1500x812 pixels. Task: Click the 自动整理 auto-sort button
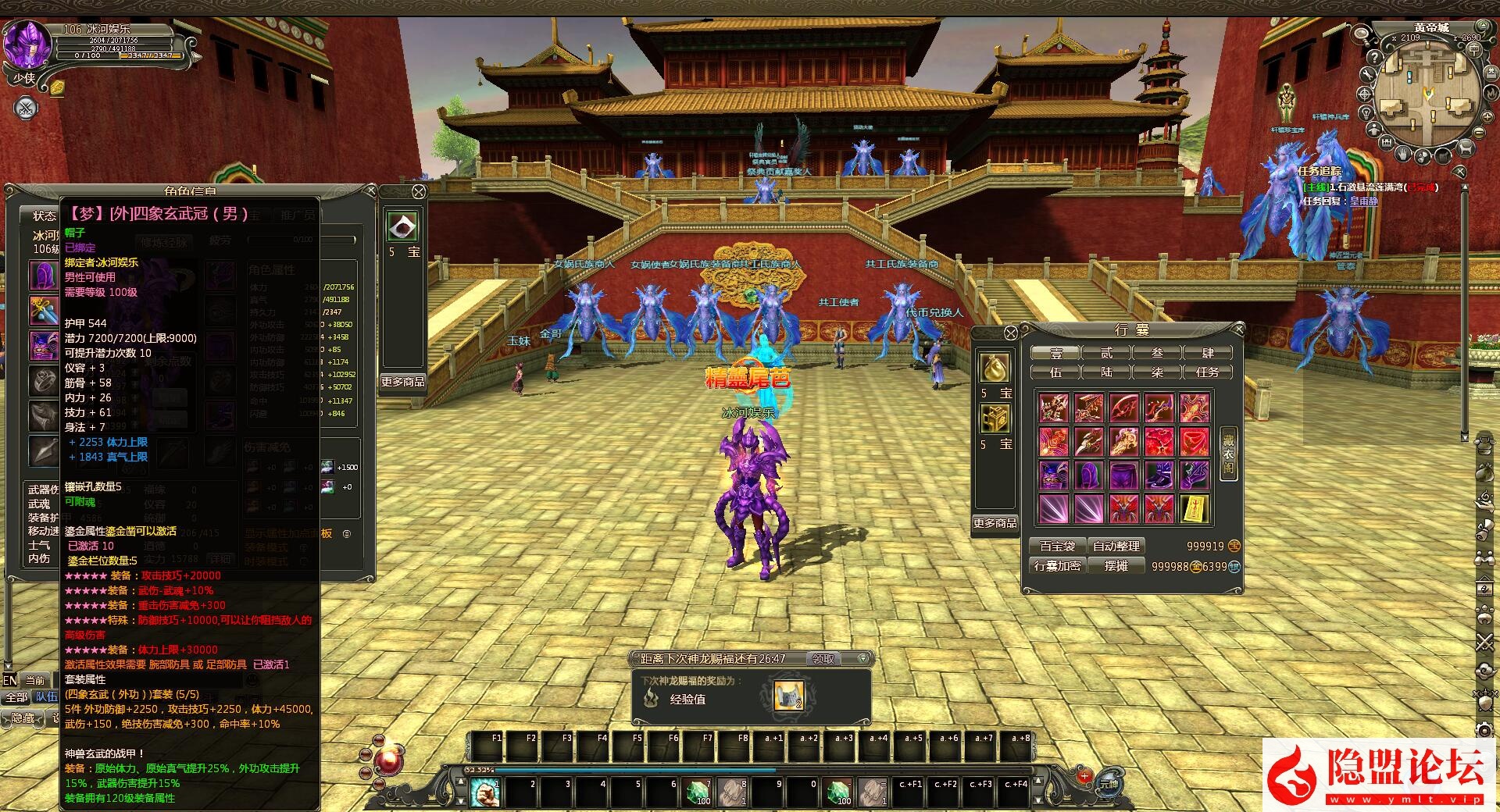coord(1116,547)
